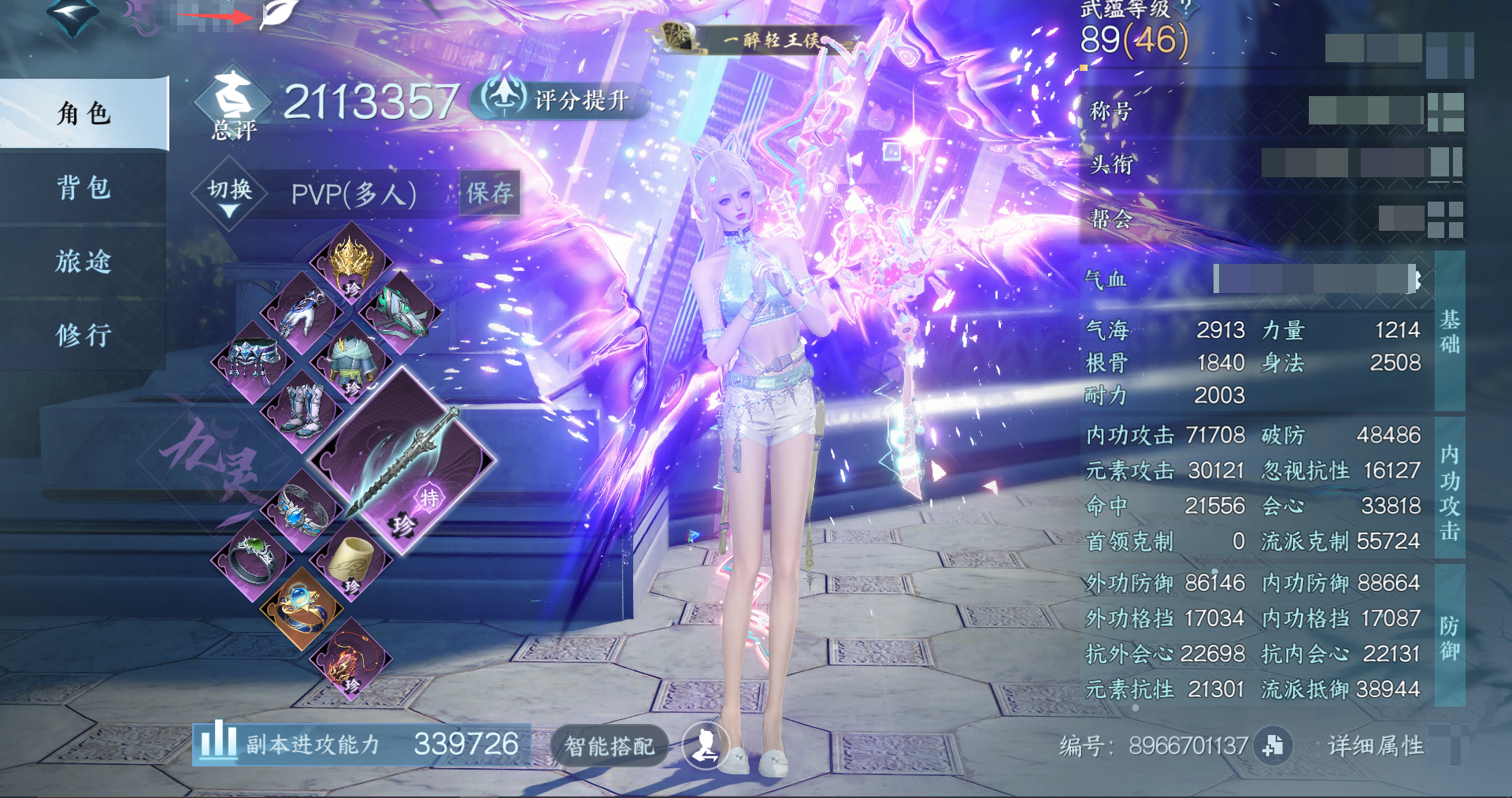Screen dimensions: 1512x798
Task: Switch to the 角色 tab
Action: [x=83, y=113]
